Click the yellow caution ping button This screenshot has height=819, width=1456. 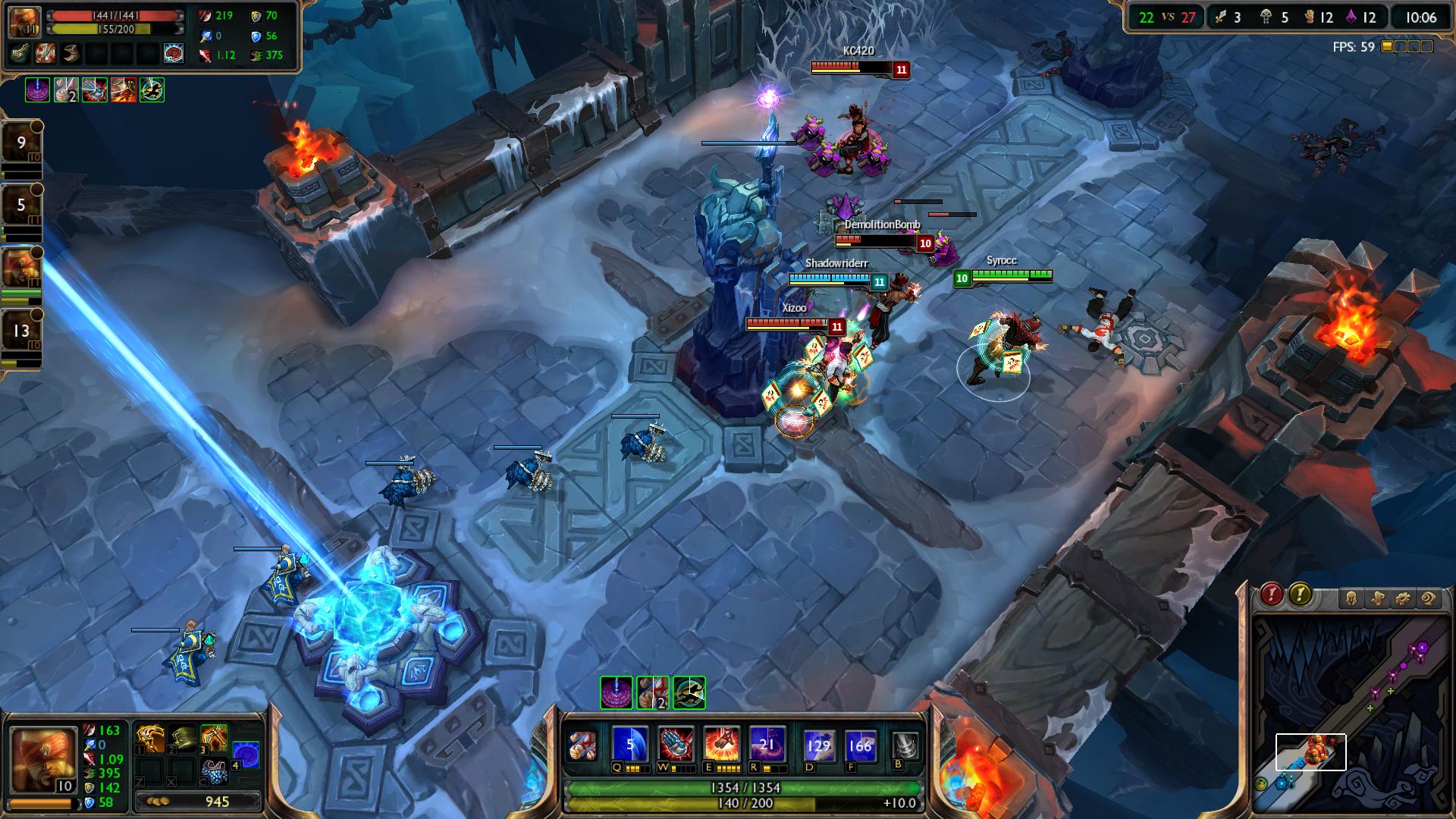point(1300,595)
